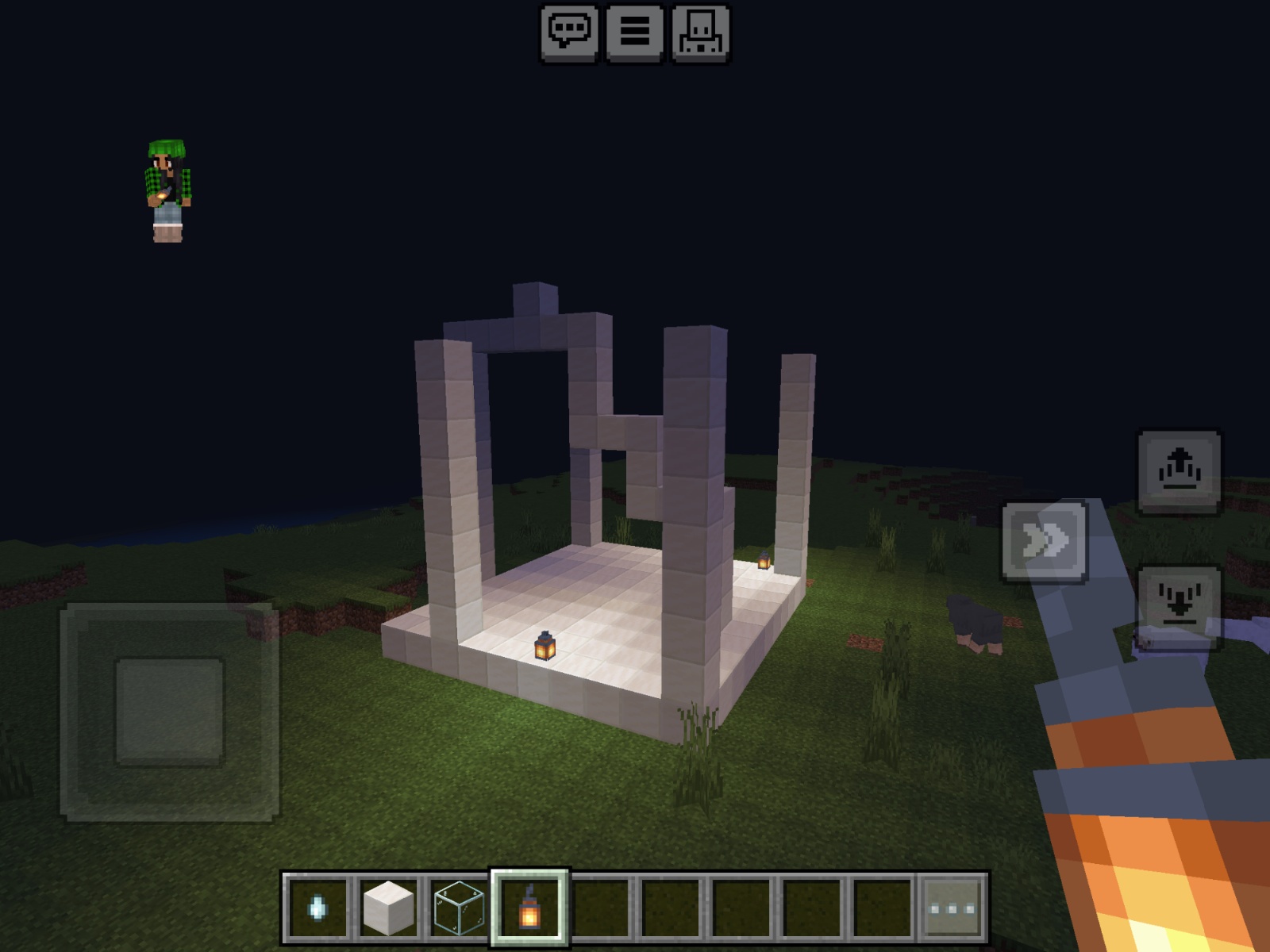
Task: Tap the movement joystick pad
Action: [x=169, y=711]
